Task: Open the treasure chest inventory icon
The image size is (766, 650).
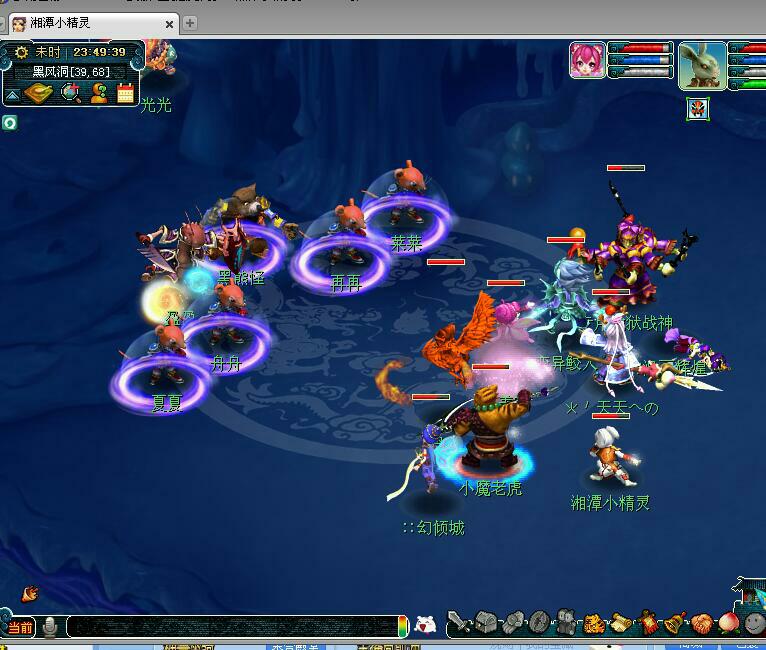Action: pos(486,623)
